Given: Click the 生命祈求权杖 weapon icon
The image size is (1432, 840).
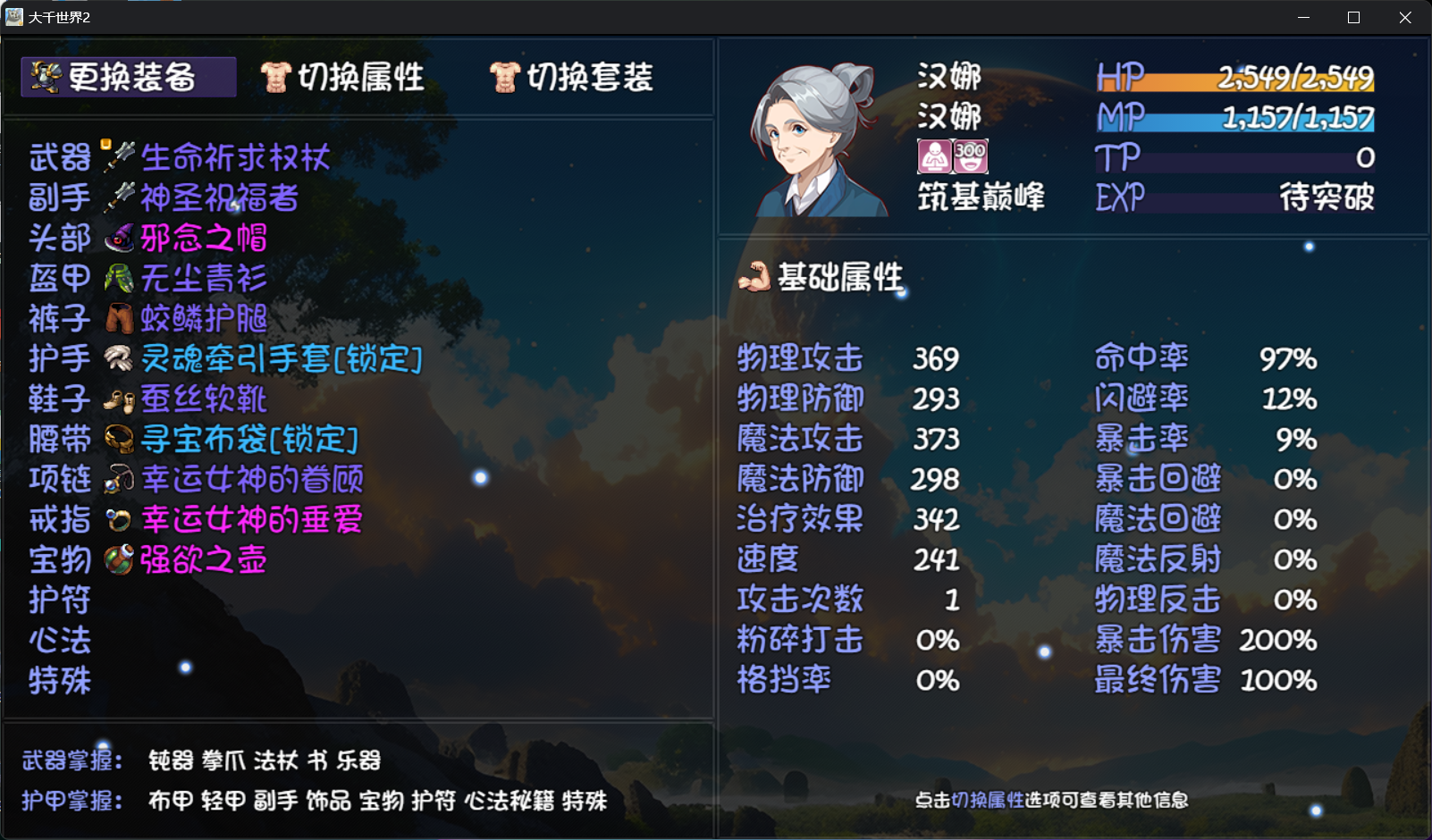Looking at the screenshot, I should 120,156.
